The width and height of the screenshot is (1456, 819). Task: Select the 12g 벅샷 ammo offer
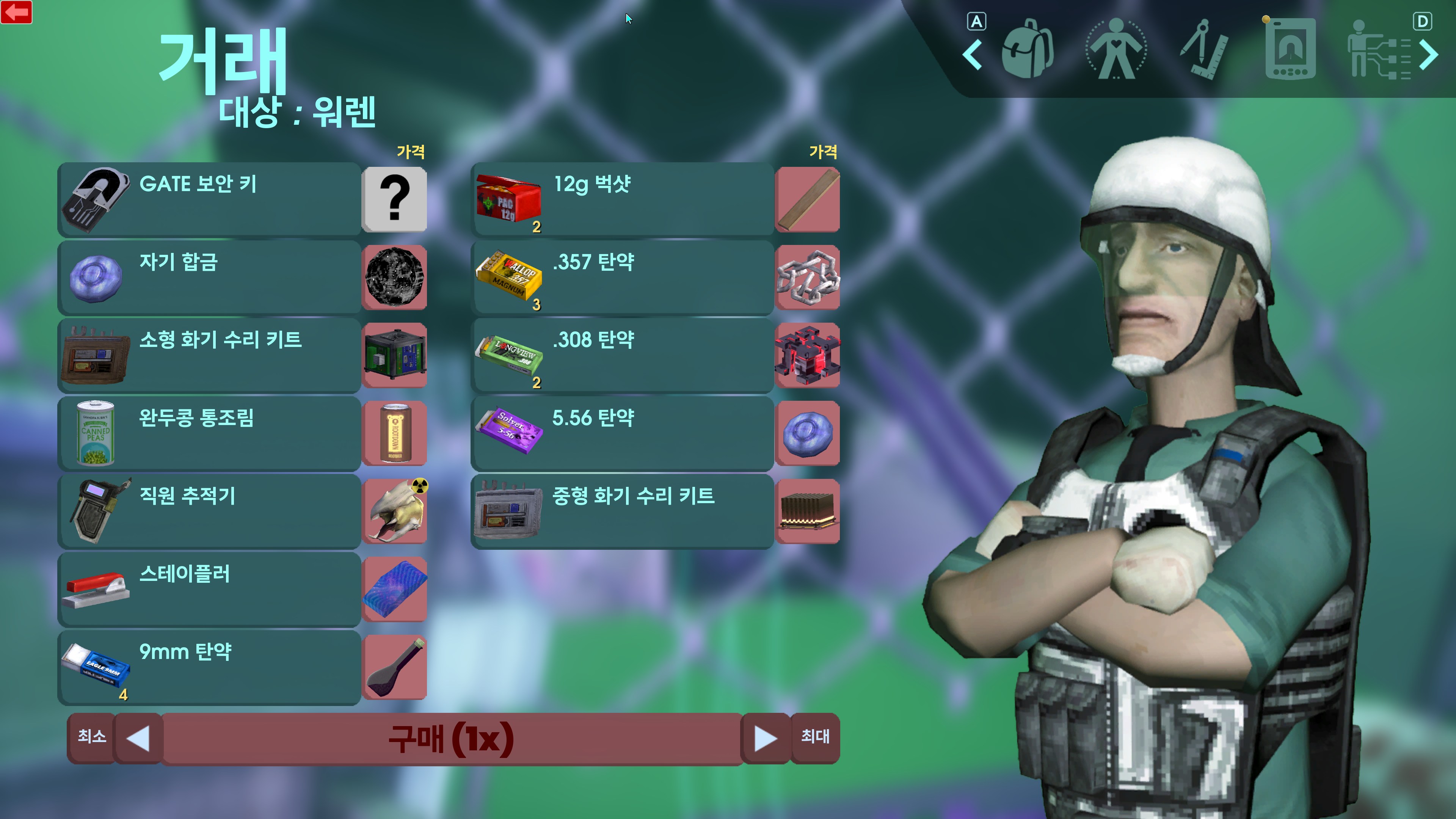(622, 199)
